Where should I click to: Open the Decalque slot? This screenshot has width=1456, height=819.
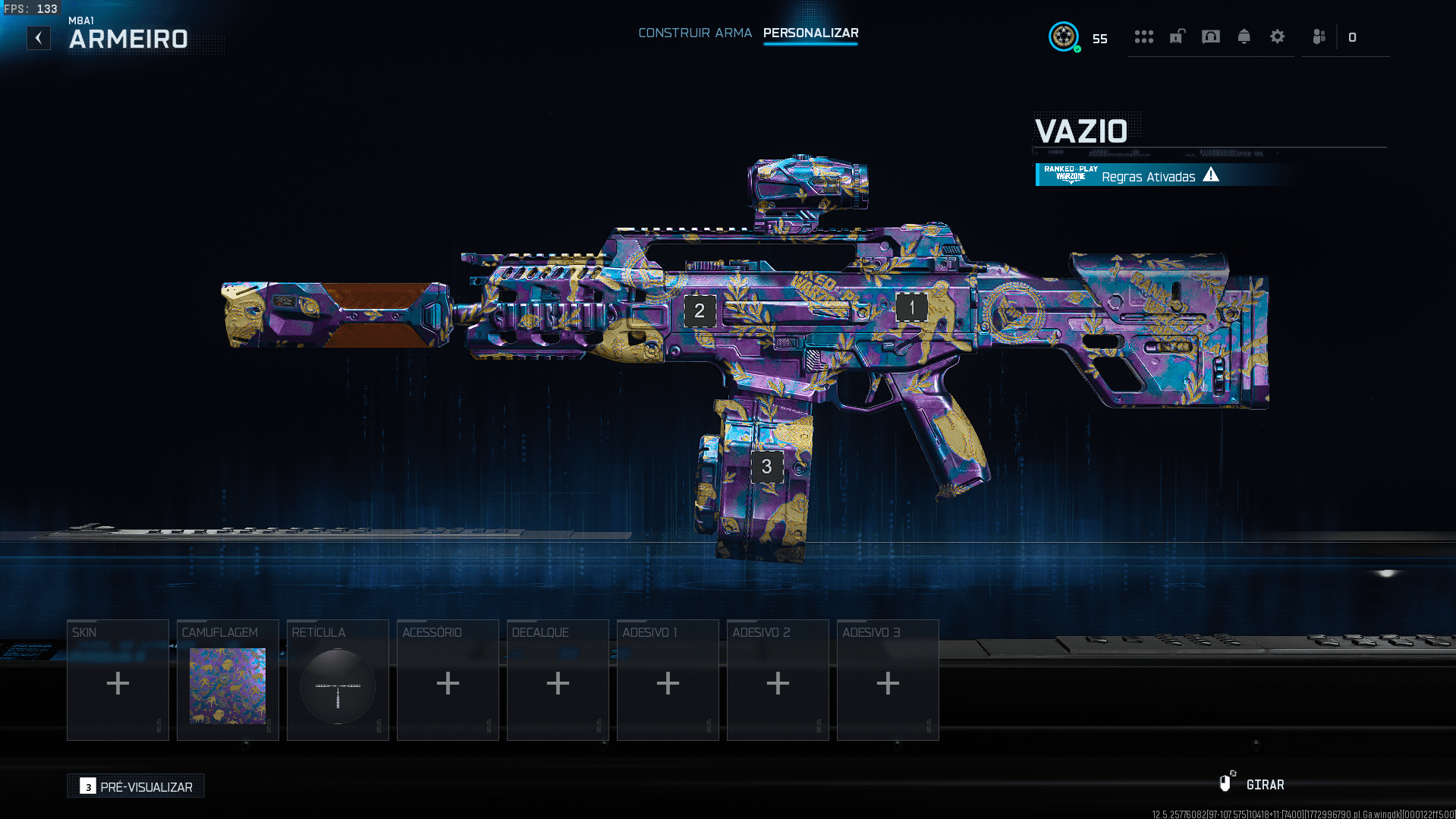point(558,680)
